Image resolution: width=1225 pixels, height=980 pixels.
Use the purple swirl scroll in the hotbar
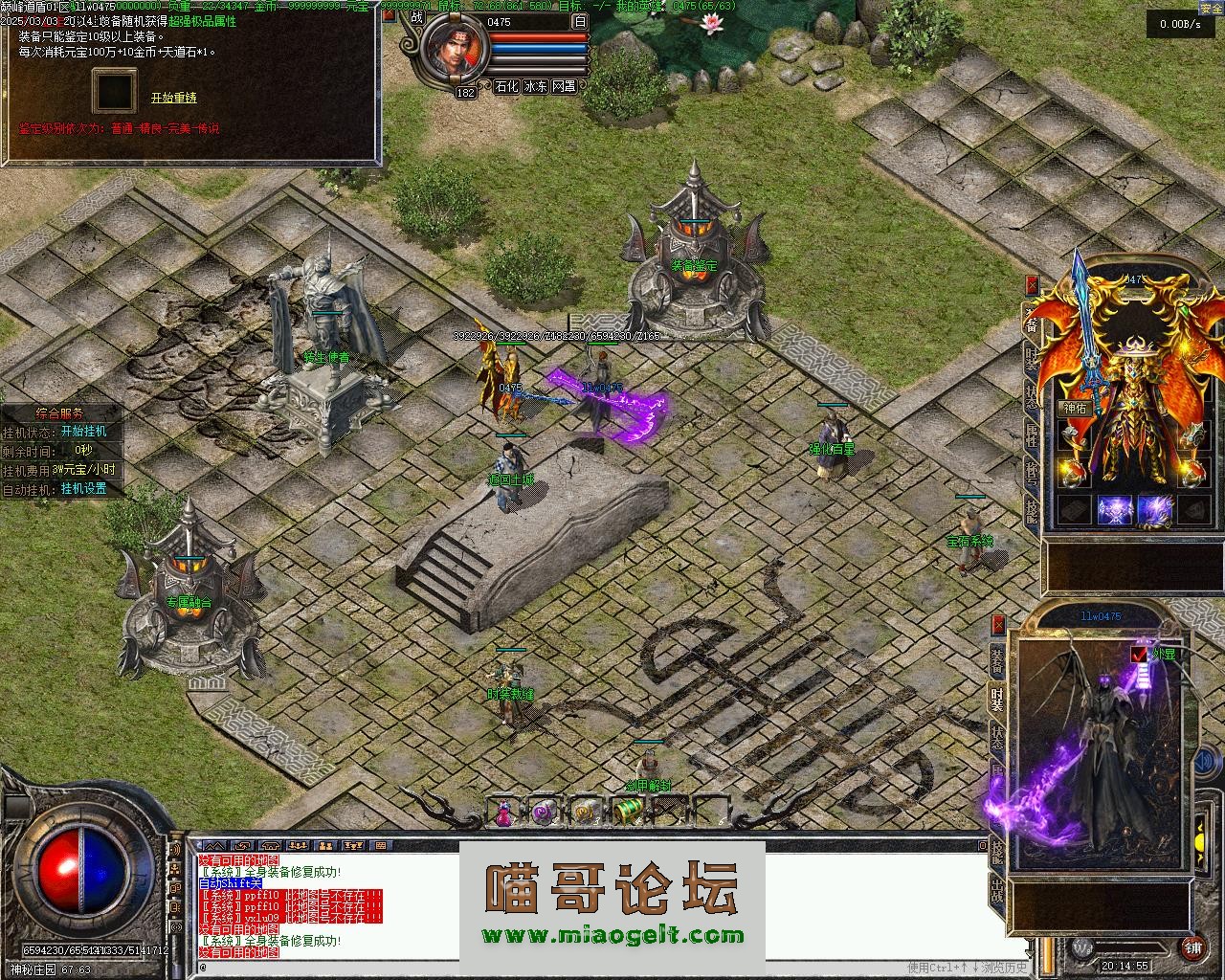coord(545,812)
